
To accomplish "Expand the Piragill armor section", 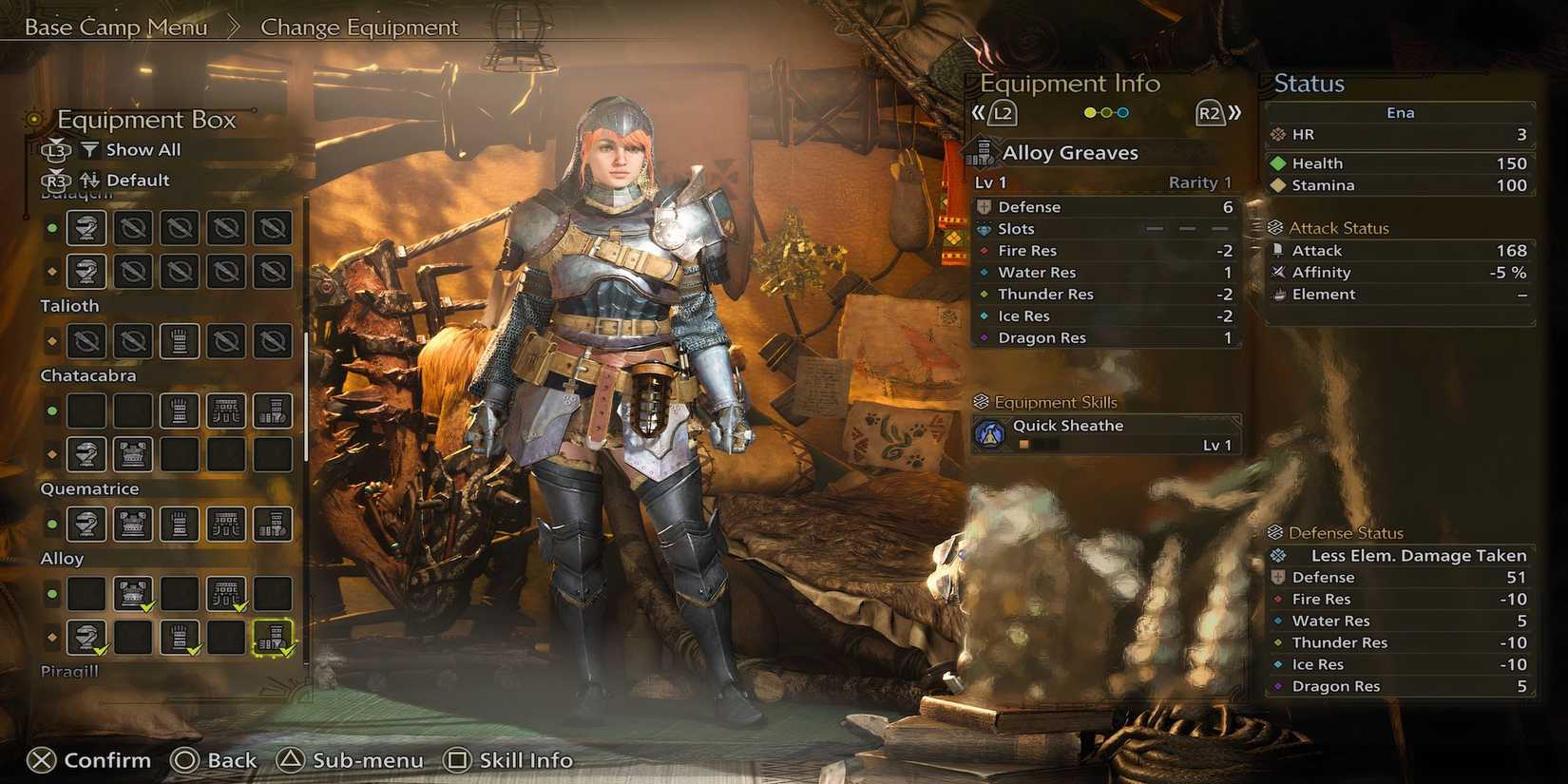I will tap(69, 671).
